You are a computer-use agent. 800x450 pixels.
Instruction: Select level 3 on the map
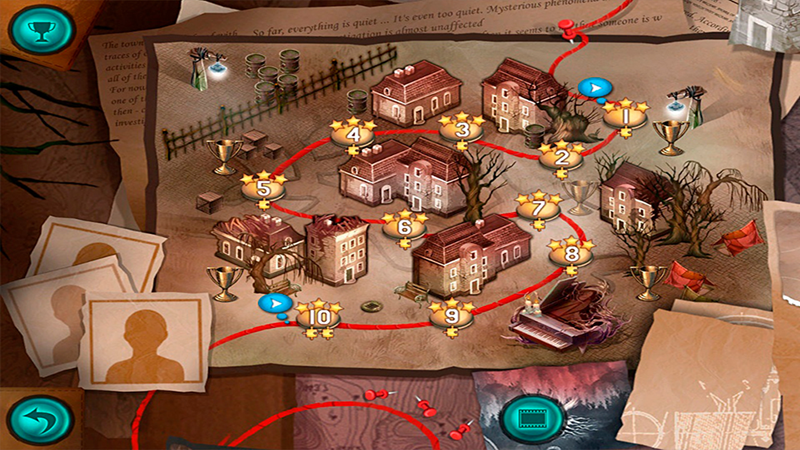click(x=462, y=129)
